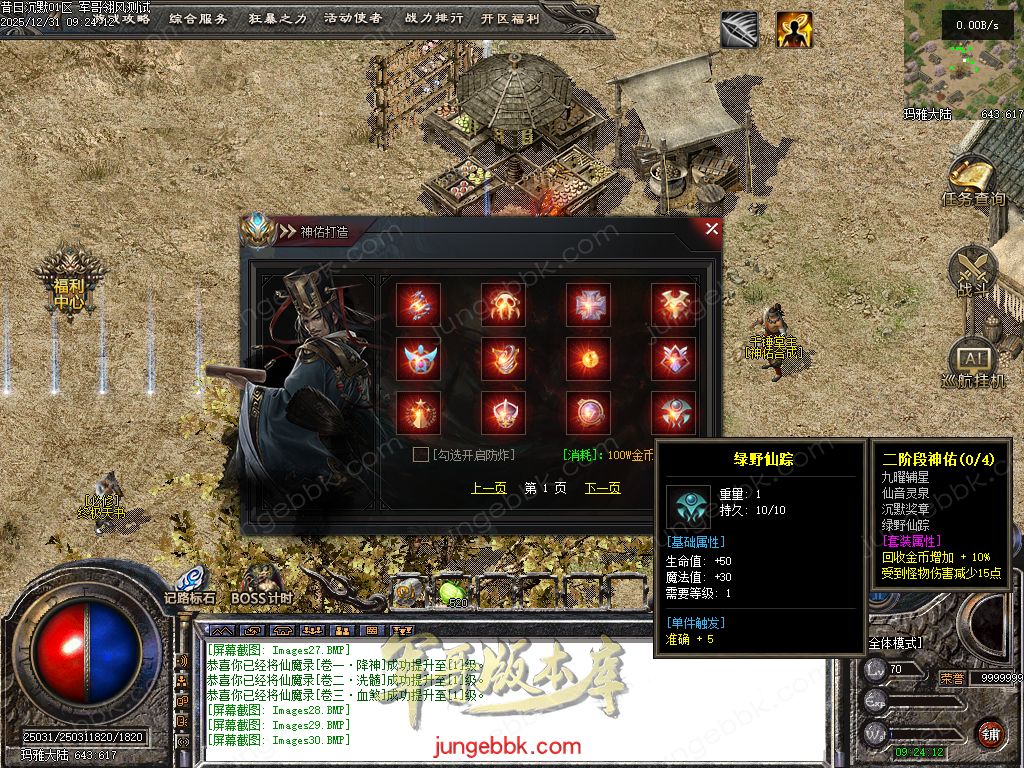Open the 活动使者 top menu
Screen dimensions: 1024x768
(353, 18)
